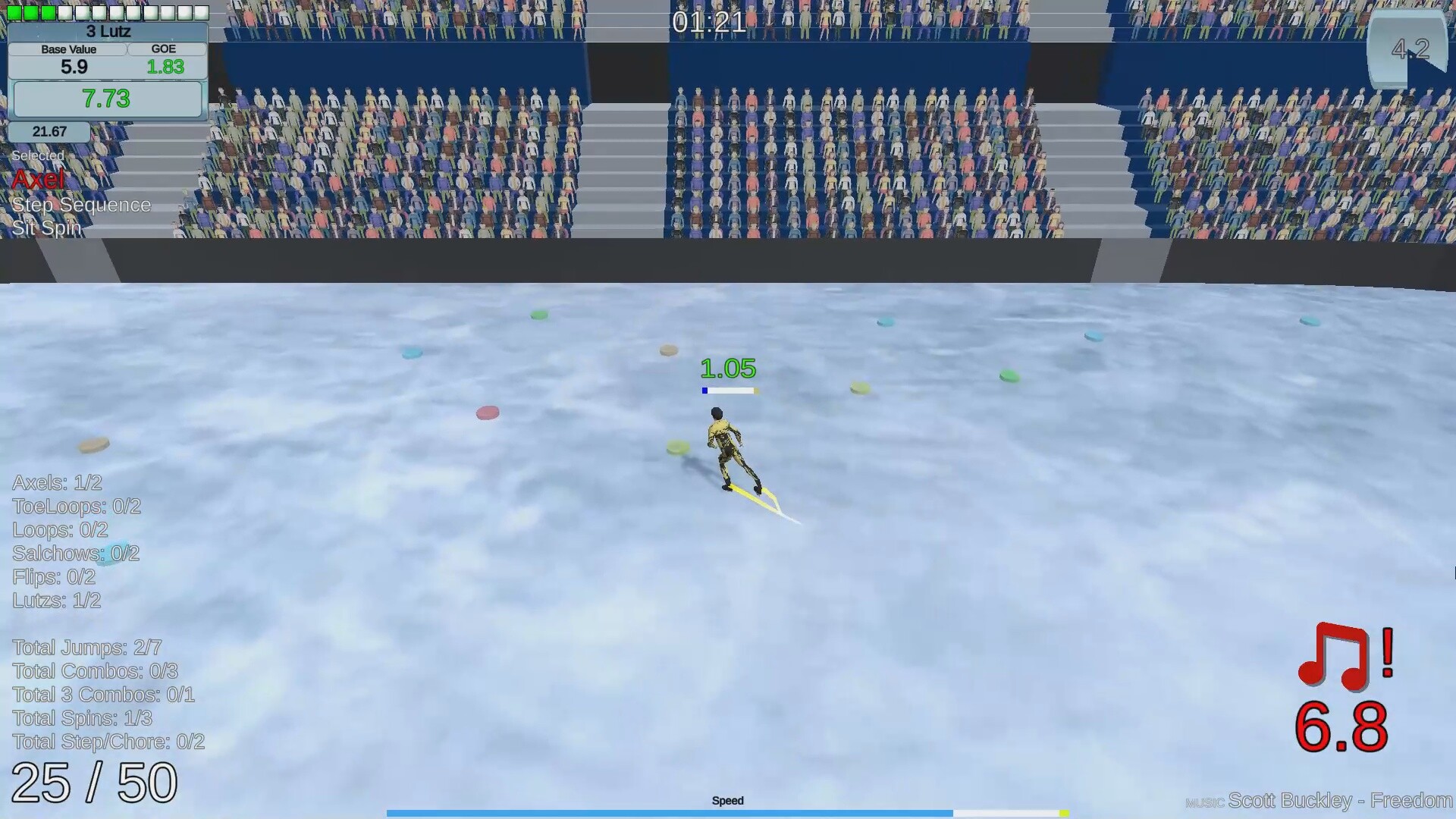Select Axel from the Selected list
Viewport: 1456px width, 819px height.
37,178
